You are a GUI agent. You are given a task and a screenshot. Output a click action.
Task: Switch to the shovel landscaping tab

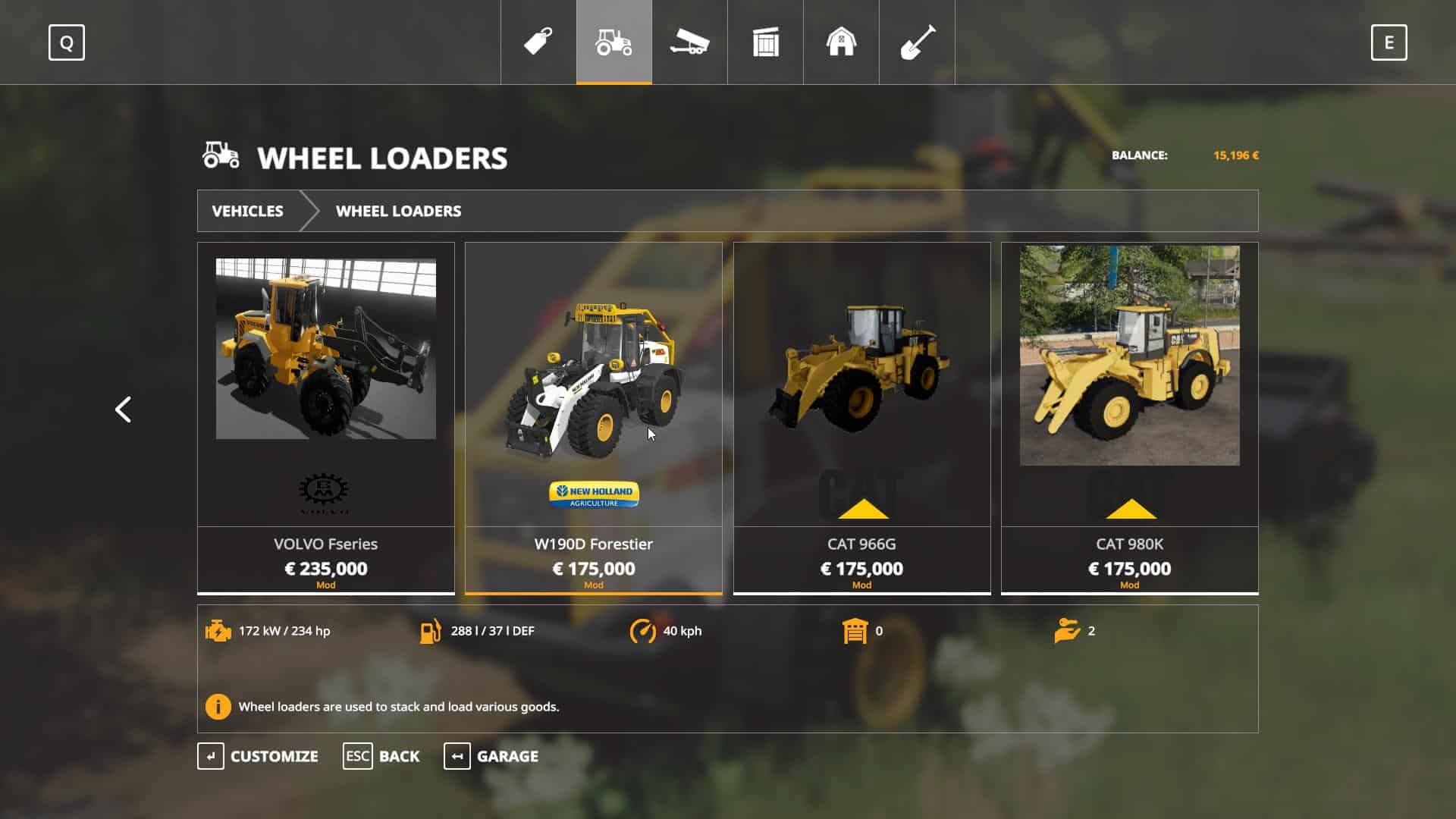(x=917, y=42)
